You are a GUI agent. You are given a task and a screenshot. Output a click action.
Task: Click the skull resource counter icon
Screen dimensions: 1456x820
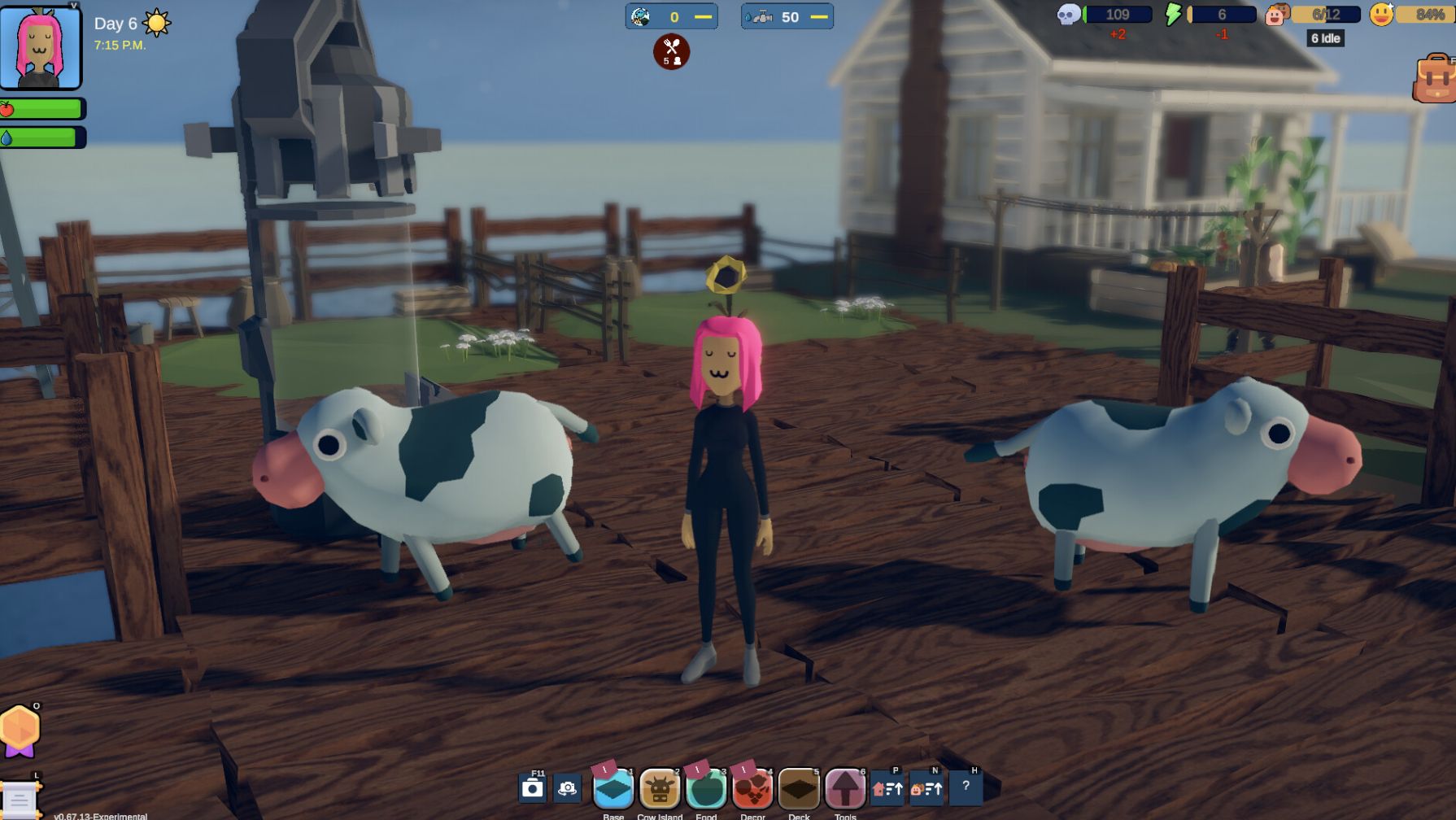coord(1068,15)
